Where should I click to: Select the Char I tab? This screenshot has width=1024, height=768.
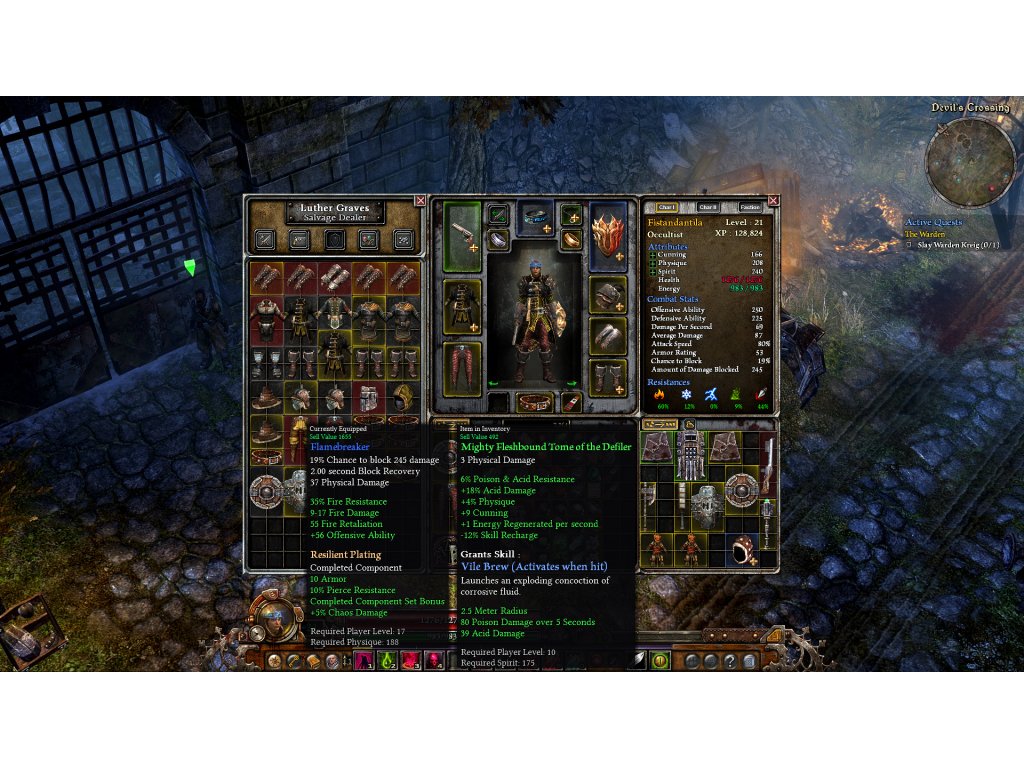click(x=667, y=207)
